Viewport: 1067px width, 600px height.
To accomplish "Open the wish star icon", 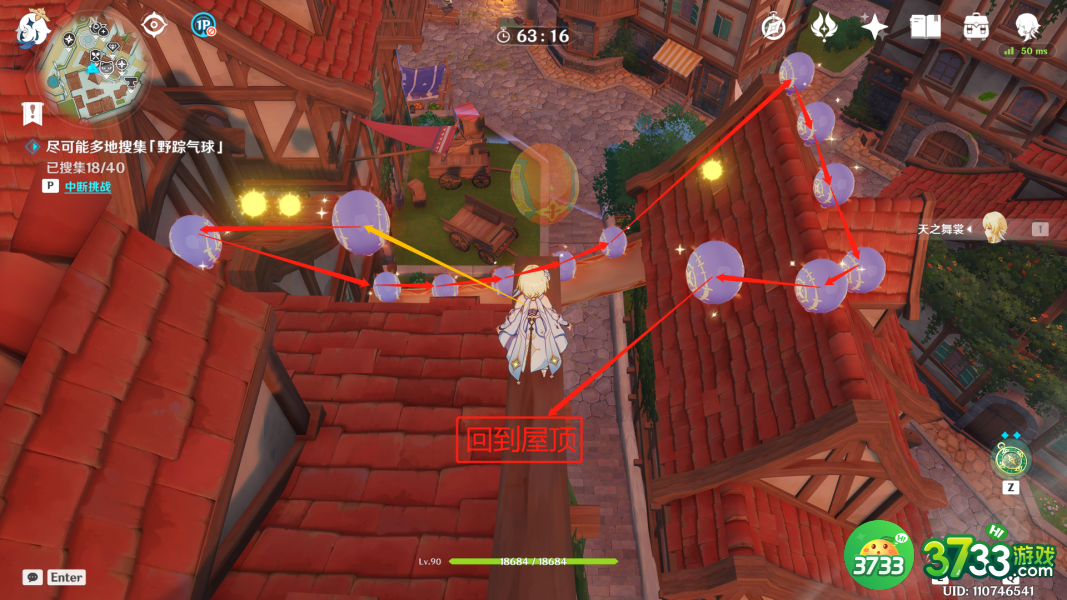I will [874, 27].
